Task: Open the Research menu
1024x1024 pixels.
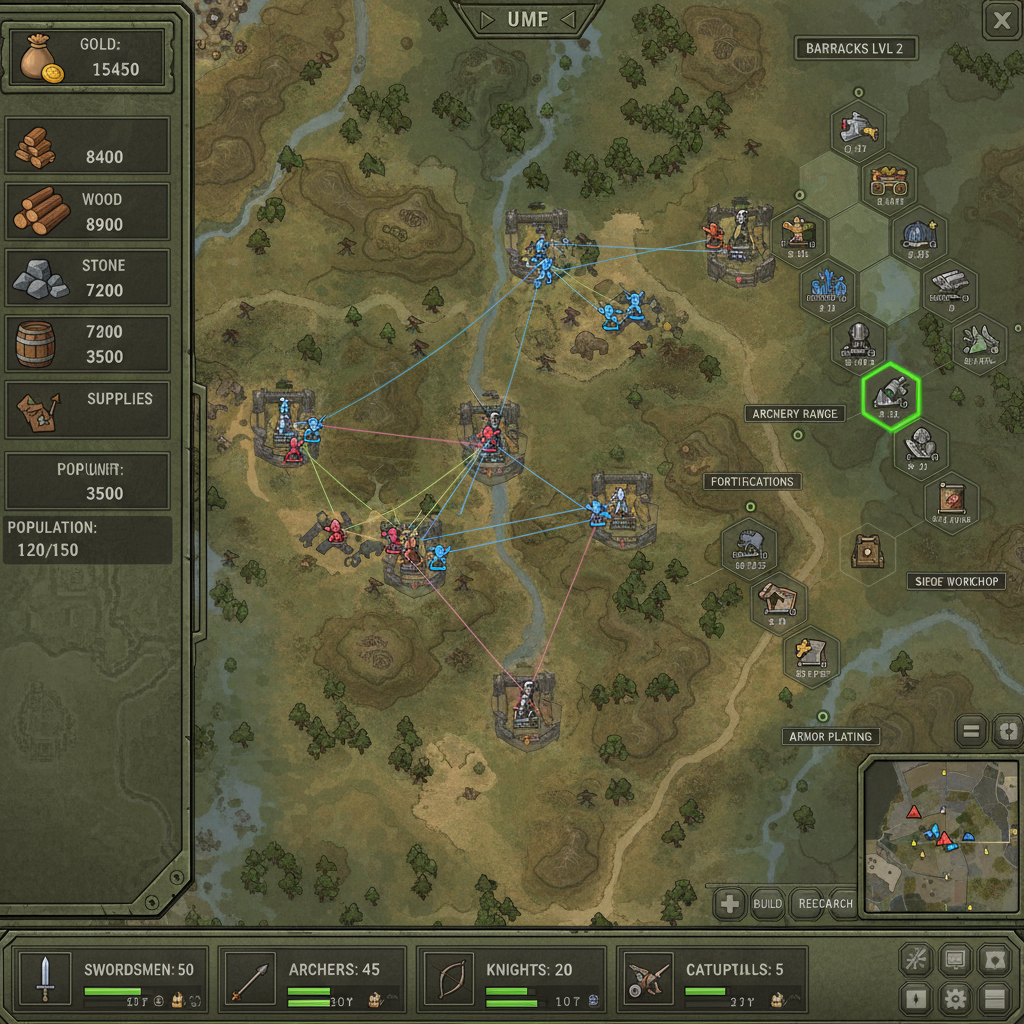Action: [x=826, y=904]
